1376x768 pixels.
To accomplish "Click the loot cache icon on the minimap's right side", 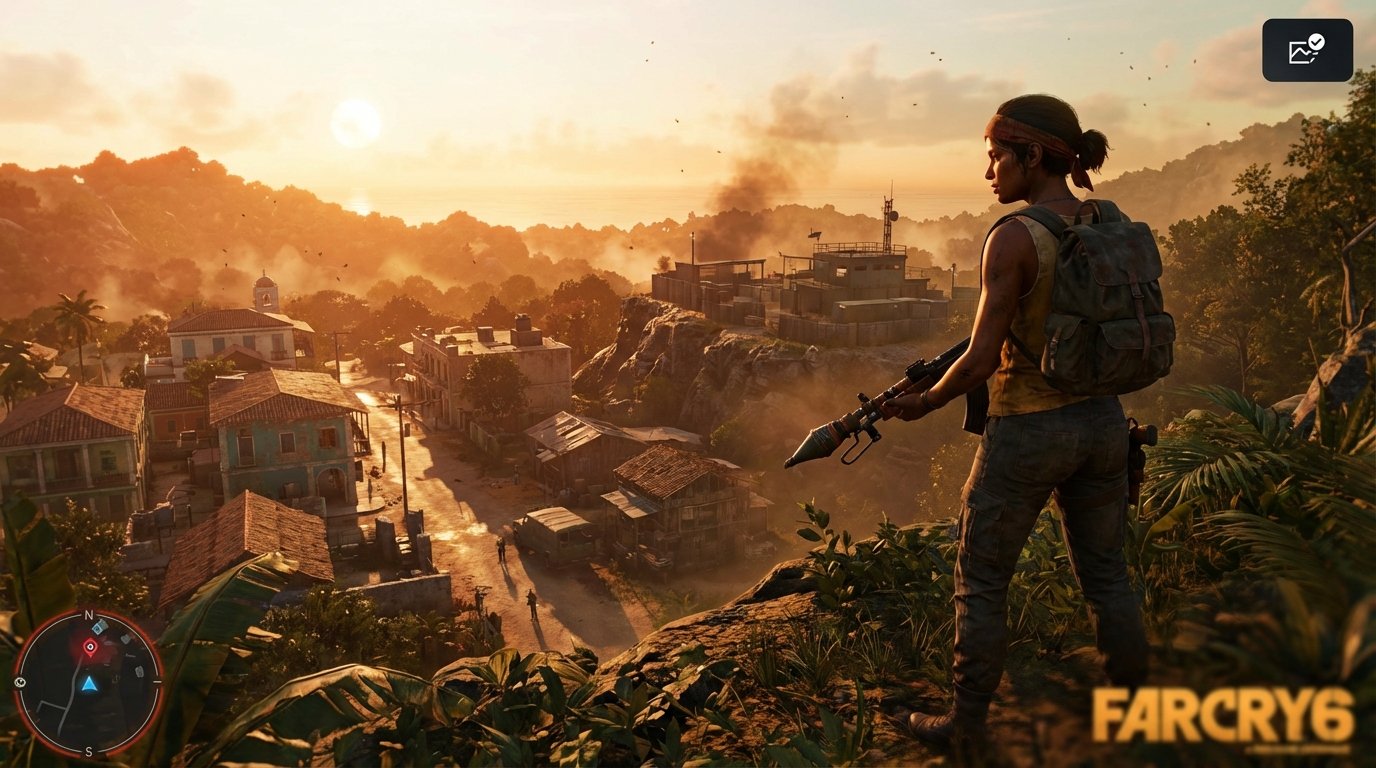I will [x=139, y=671].
